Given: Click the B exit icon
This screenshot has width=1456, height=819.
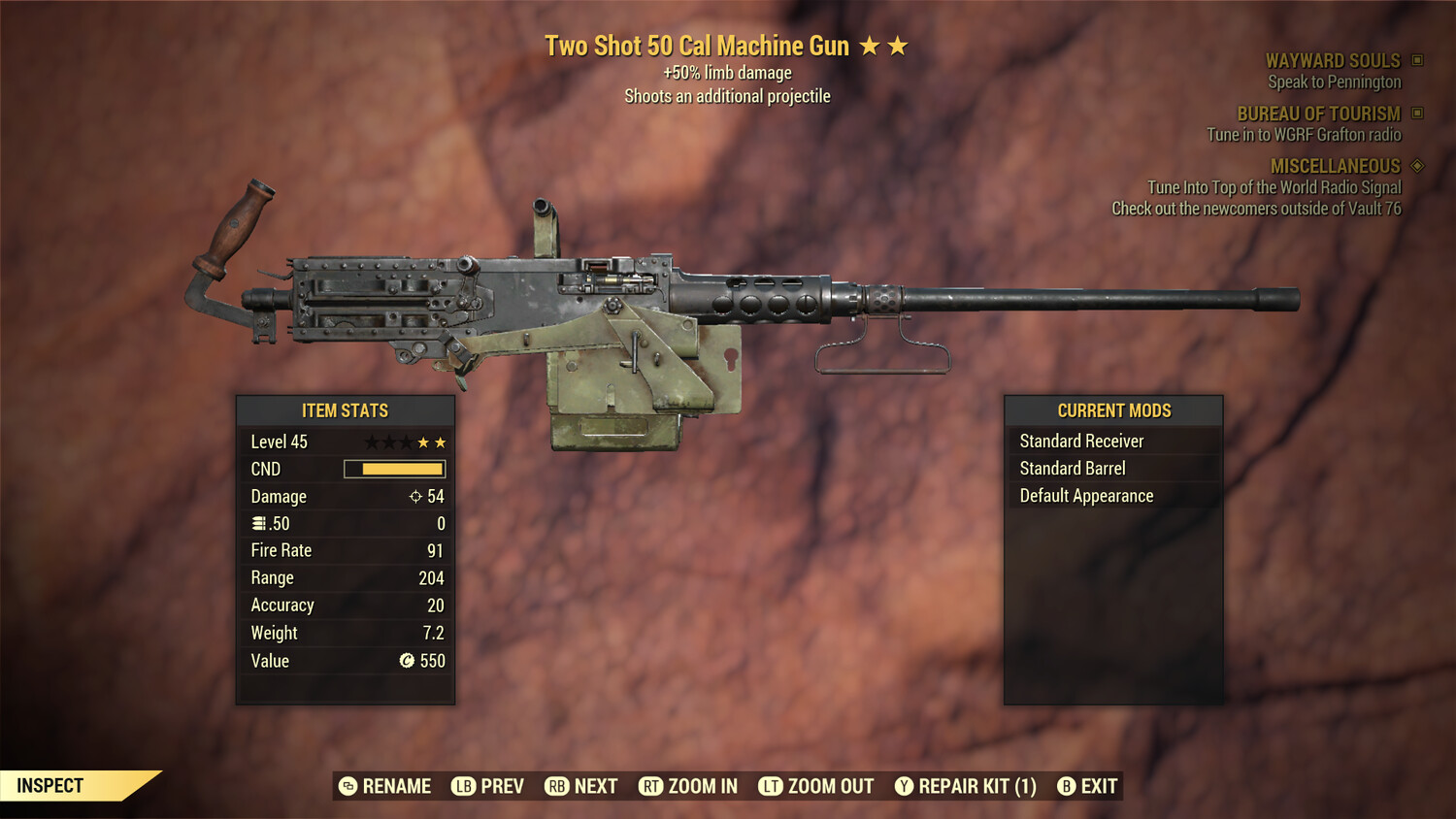Looking at the screenshot, I should (1068, 786).
